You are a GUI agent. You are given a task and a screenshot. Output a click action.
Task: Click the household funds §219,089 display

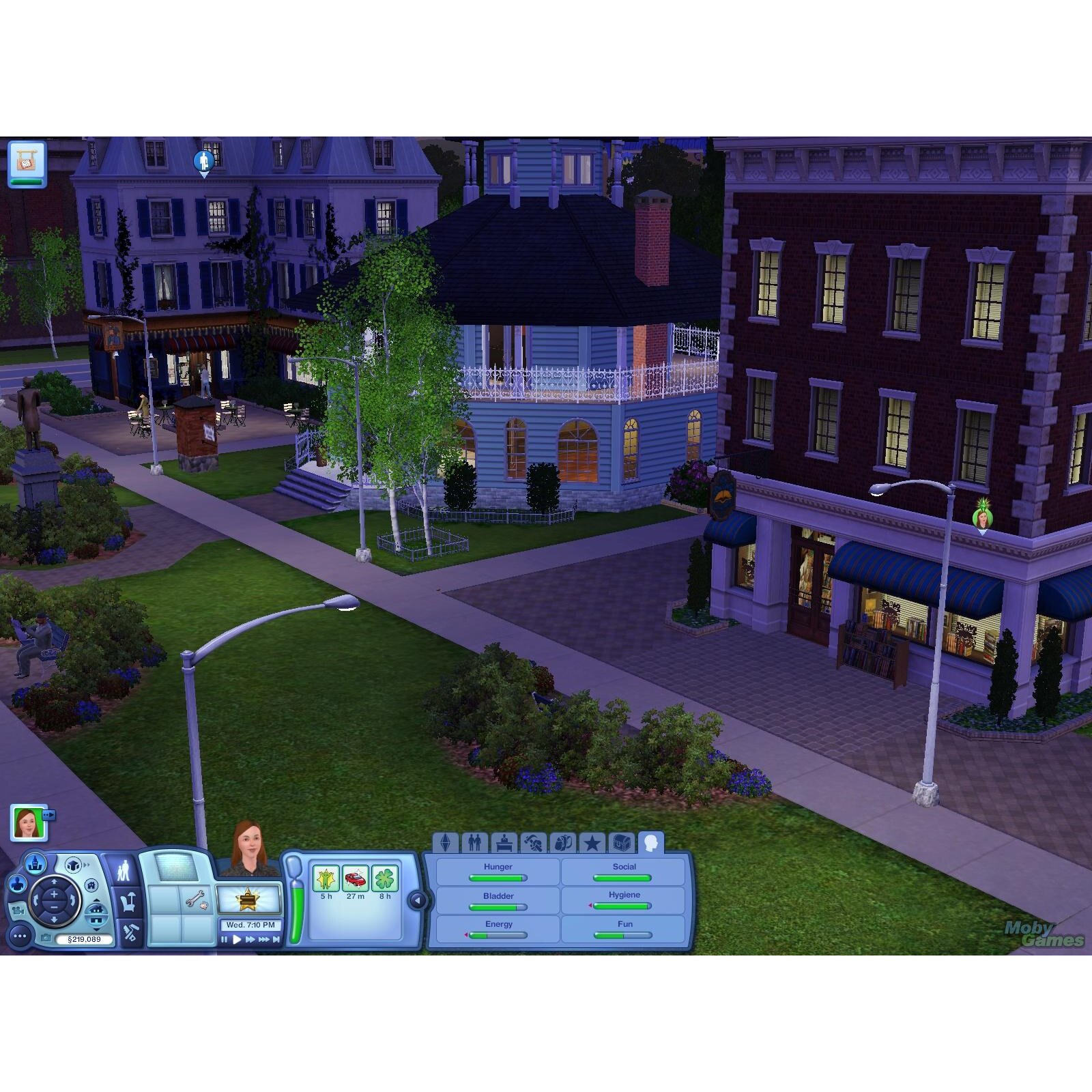click(84, 938)
